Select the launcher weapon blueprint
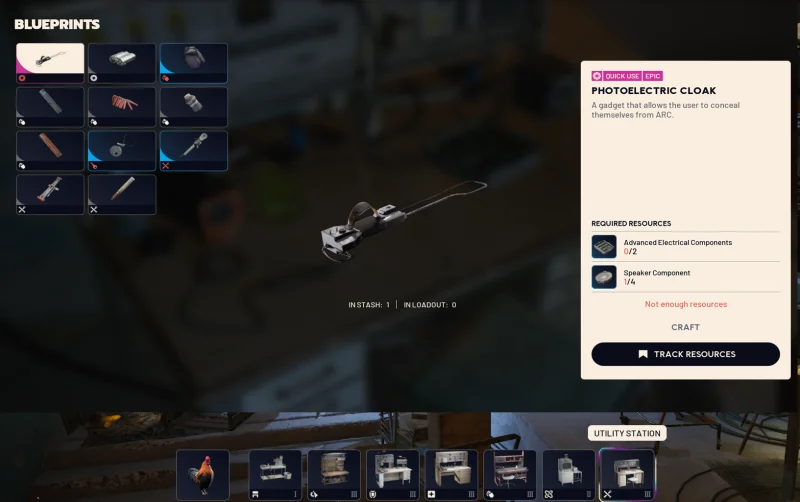Image resolution: width=800 pixels, height=502 pixels. (x=50, y=194)
